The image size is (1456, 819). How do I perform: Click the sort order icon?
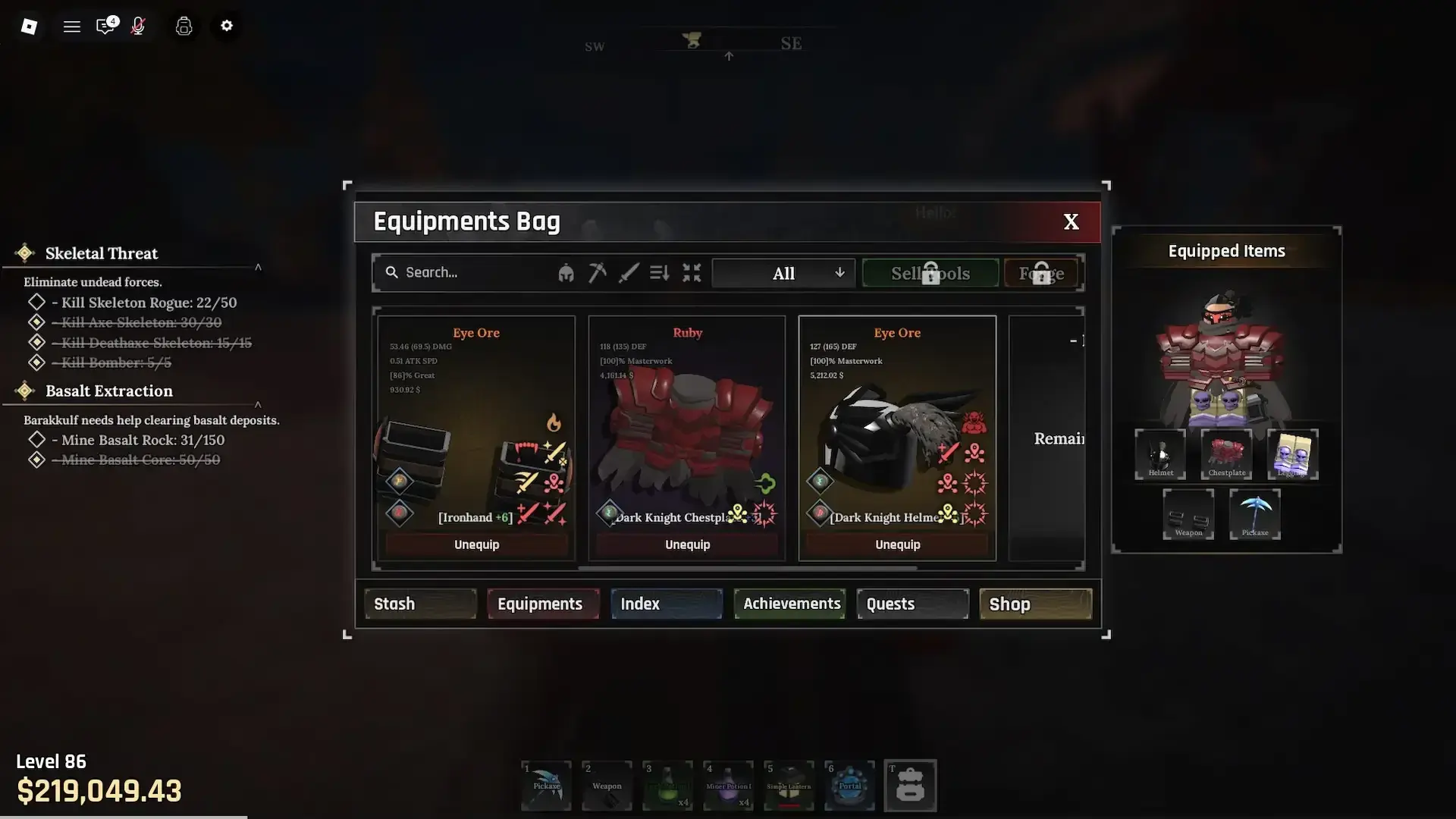658,273
